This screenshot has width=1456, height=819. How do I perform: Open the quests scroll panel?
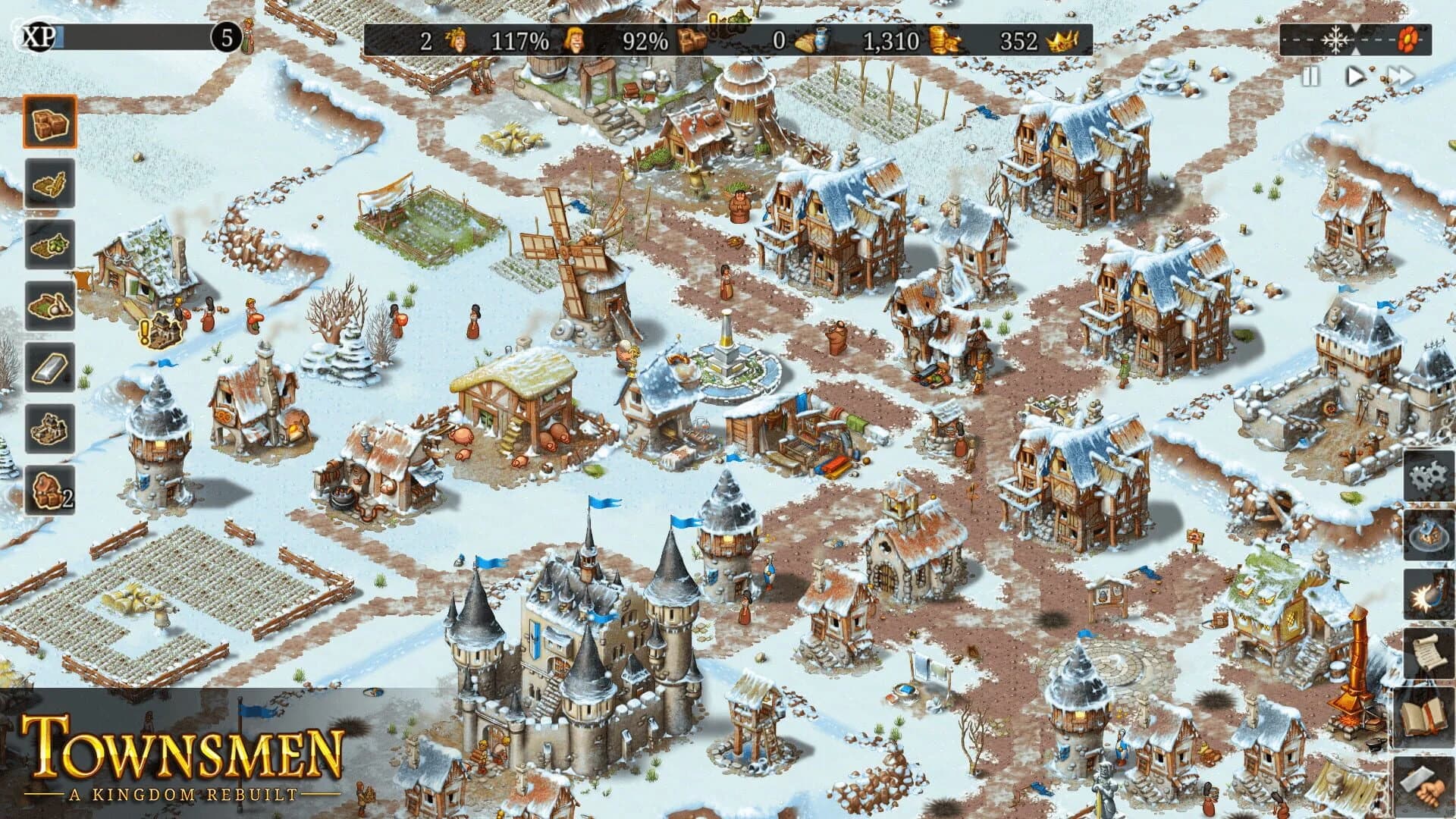coord(1429,651)
